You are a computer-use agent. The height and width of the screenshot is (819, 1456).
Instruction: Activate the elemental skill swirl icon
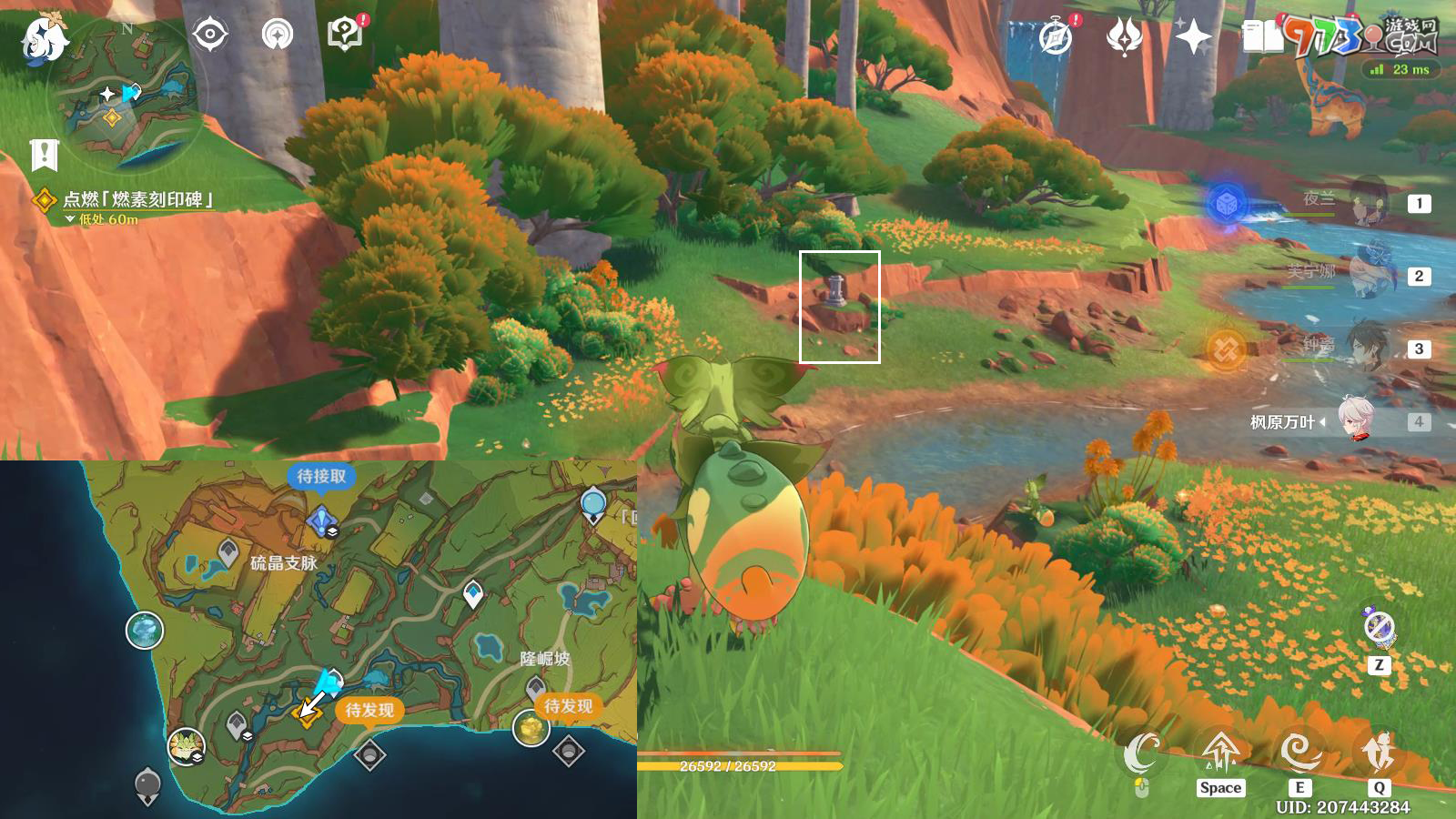(x=1299, y=752)
